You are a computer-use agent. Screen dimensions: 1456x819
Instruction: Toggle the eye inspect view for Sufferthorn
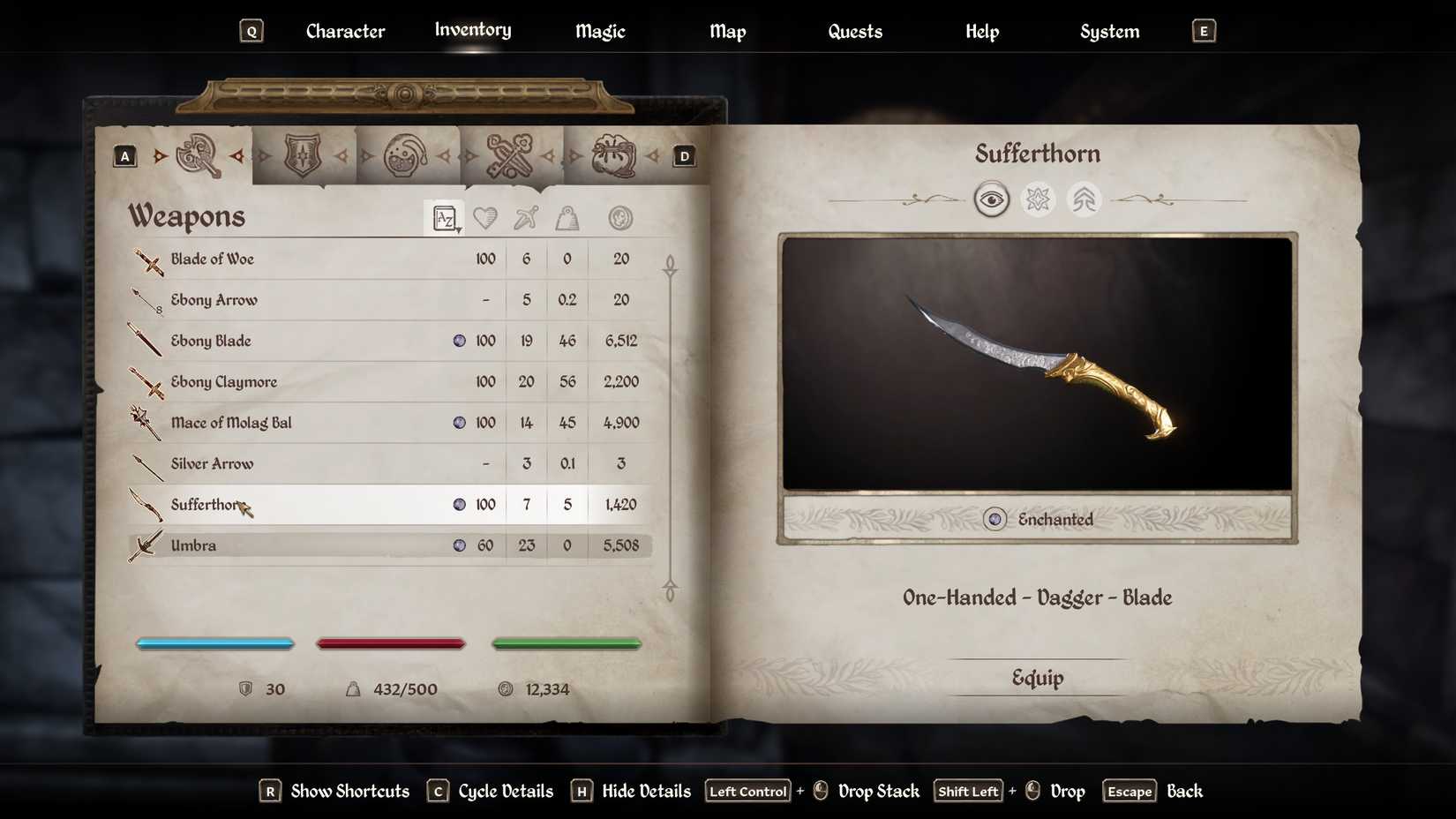[993, 199]
